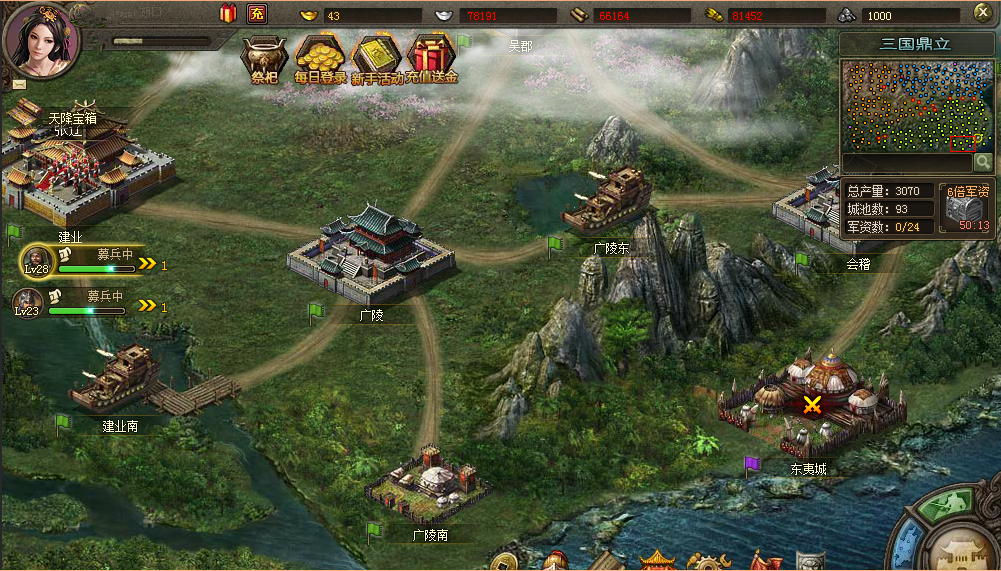Click the minimap search text field

906,162
